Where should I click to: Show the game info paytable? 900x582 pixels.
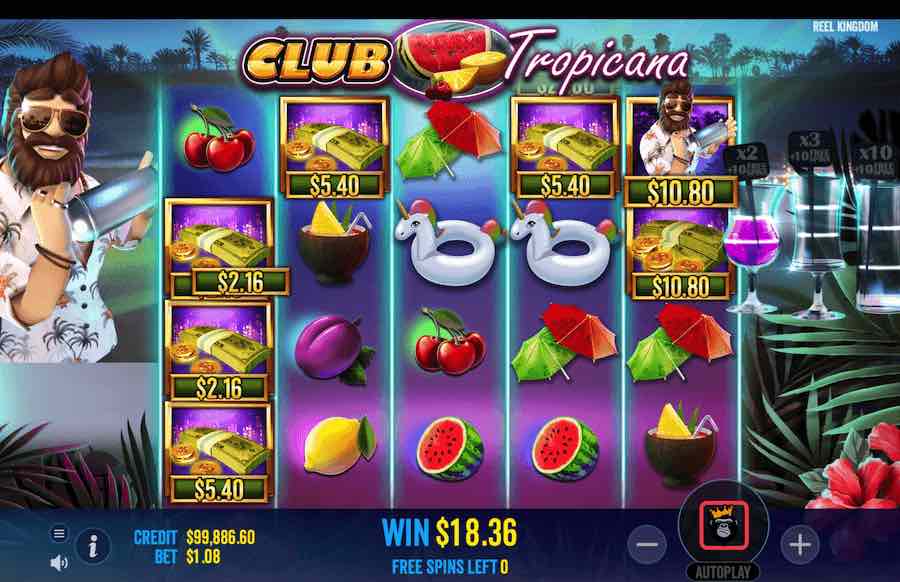[93, 546]
